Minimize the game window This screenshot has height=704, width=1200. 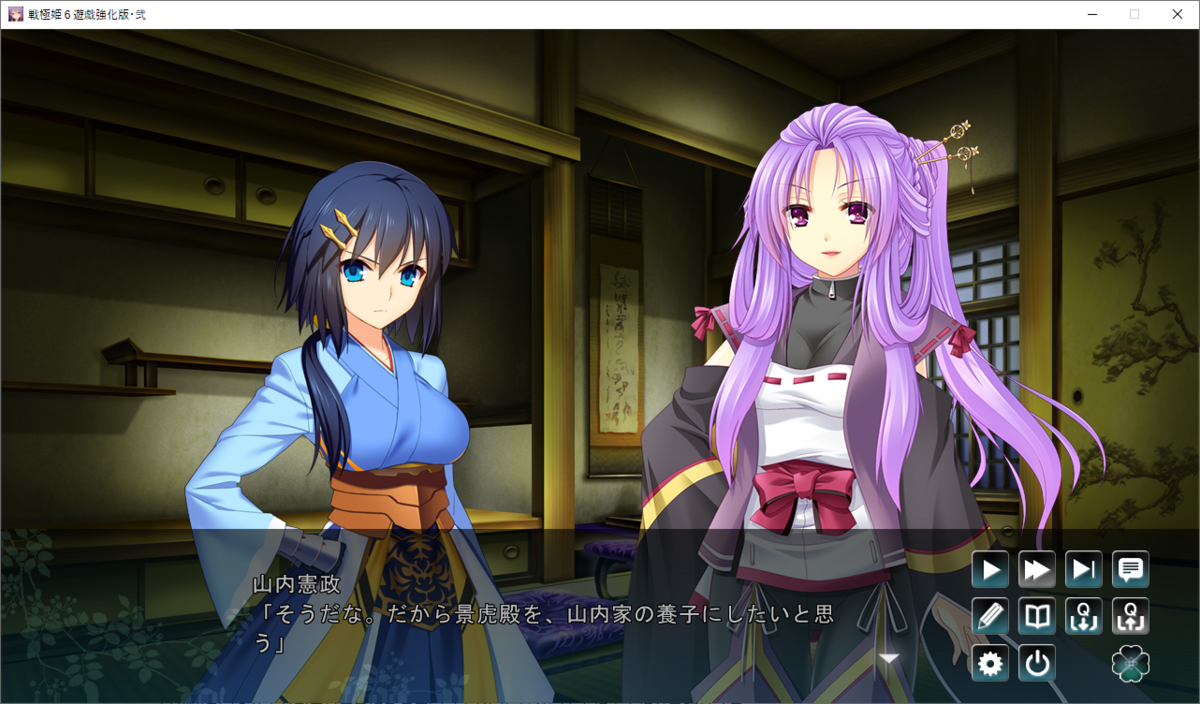coord(1091,14)
